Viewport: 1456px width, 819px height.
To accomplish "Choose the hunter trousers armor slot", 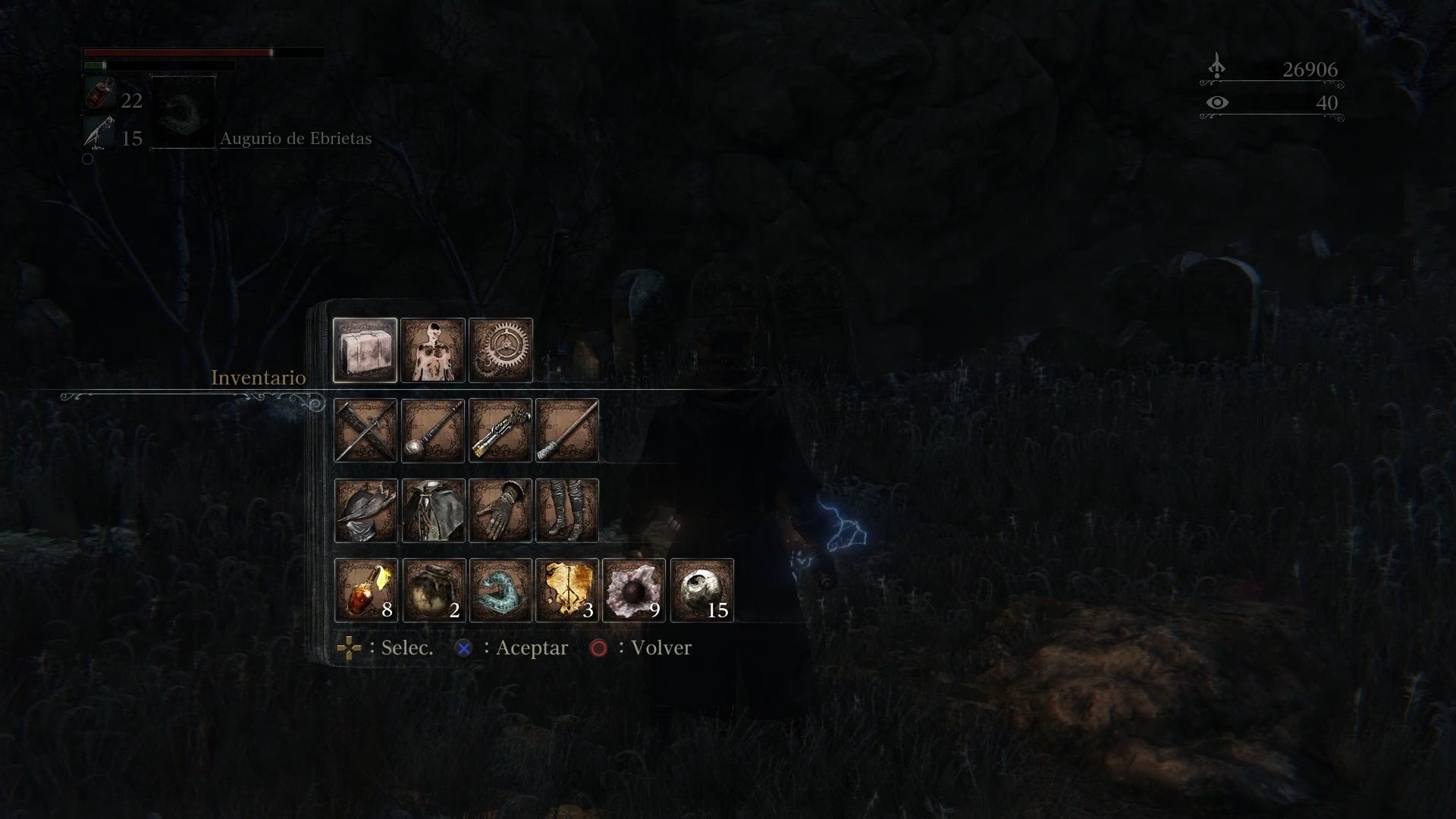I will [x=566, y=510].
